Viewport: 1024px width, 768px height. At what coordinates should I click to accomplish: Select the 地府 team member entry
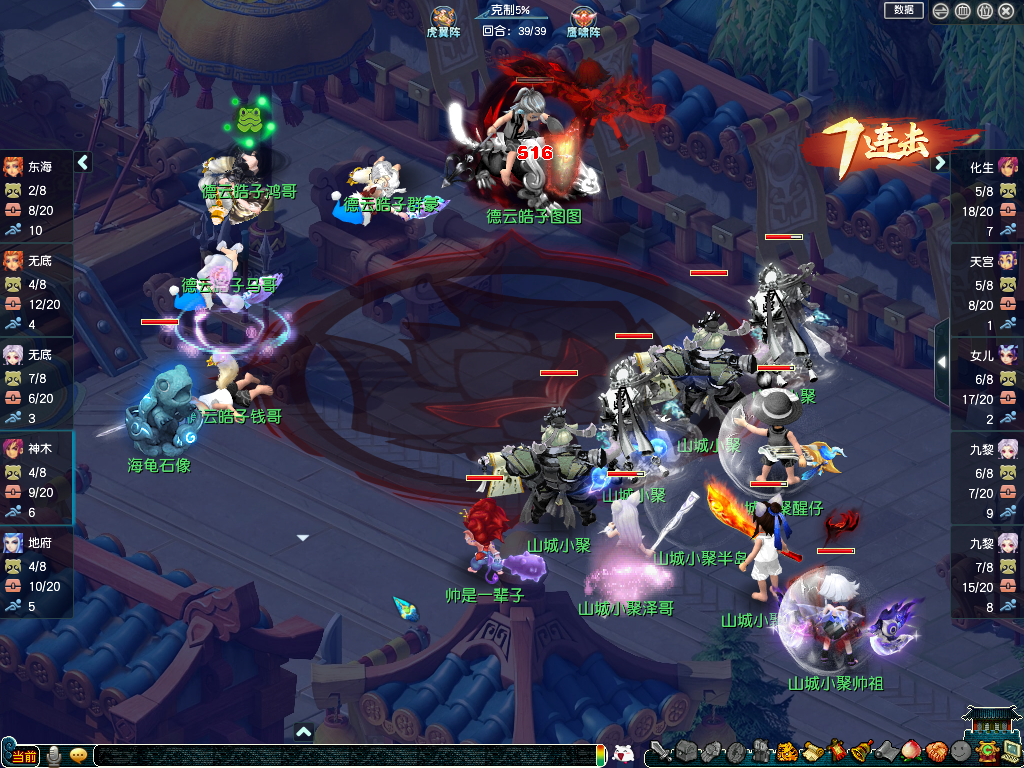tap(36, 572)
